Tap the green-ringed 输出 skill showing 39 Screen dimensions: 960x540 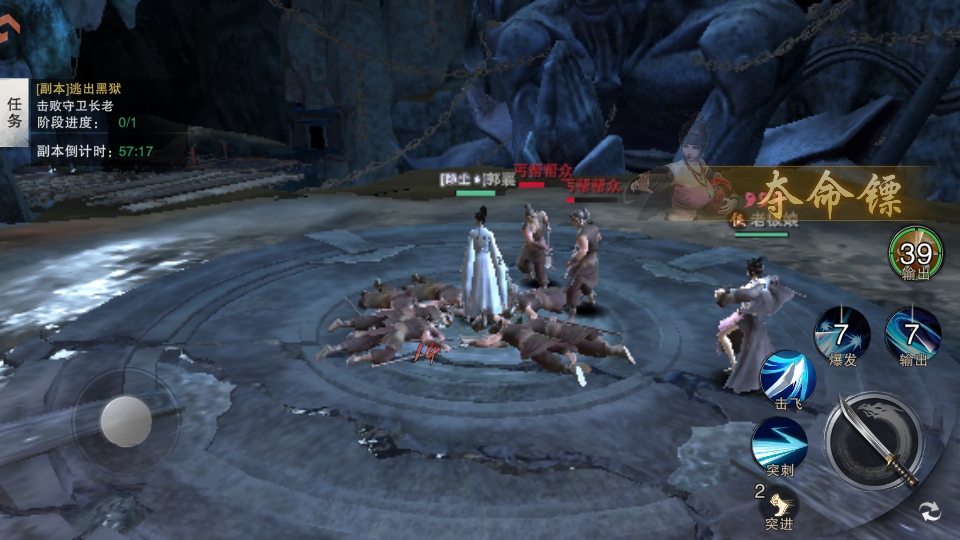pyautogui.click(x=915, y=253)
